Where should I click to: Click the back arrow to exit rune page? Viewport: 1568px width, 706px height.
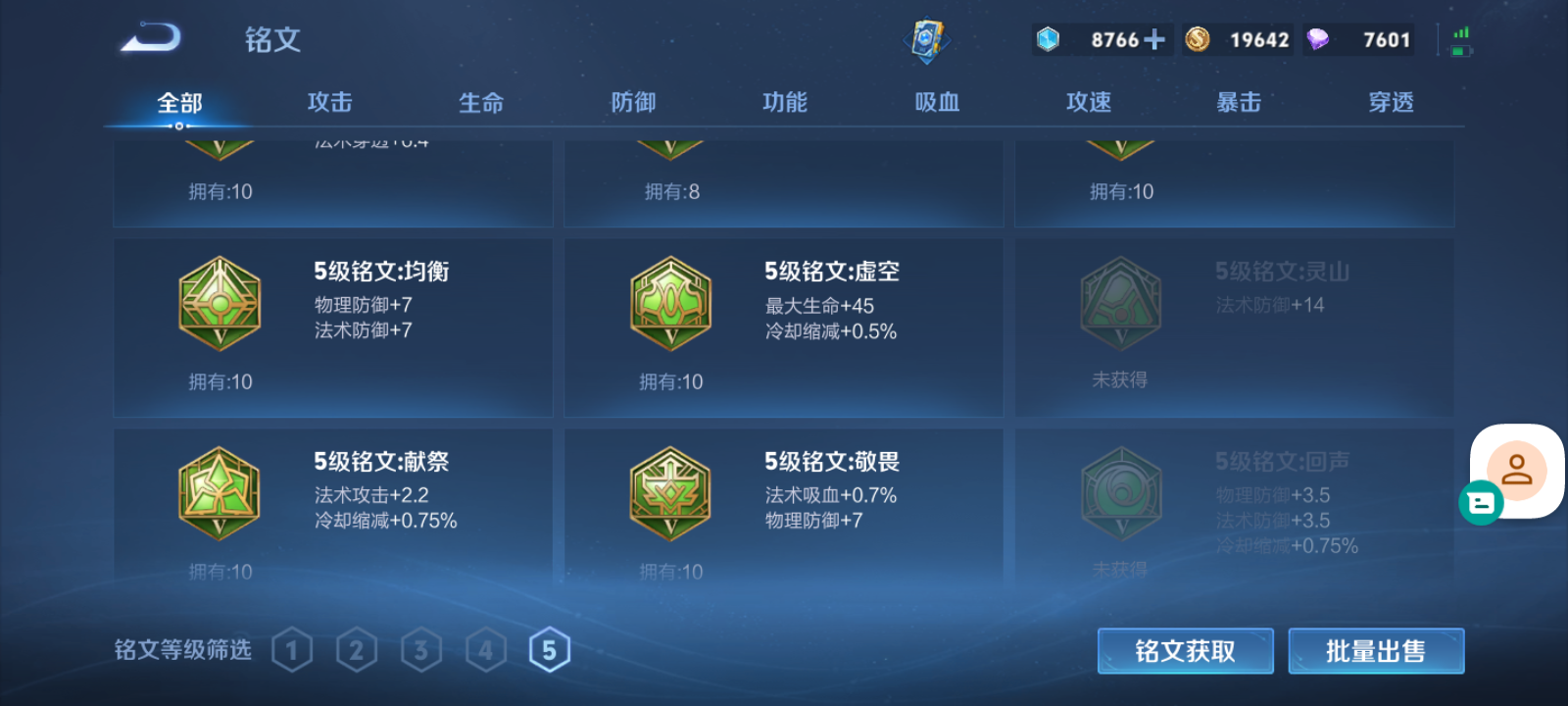click(x=152, y=37)
